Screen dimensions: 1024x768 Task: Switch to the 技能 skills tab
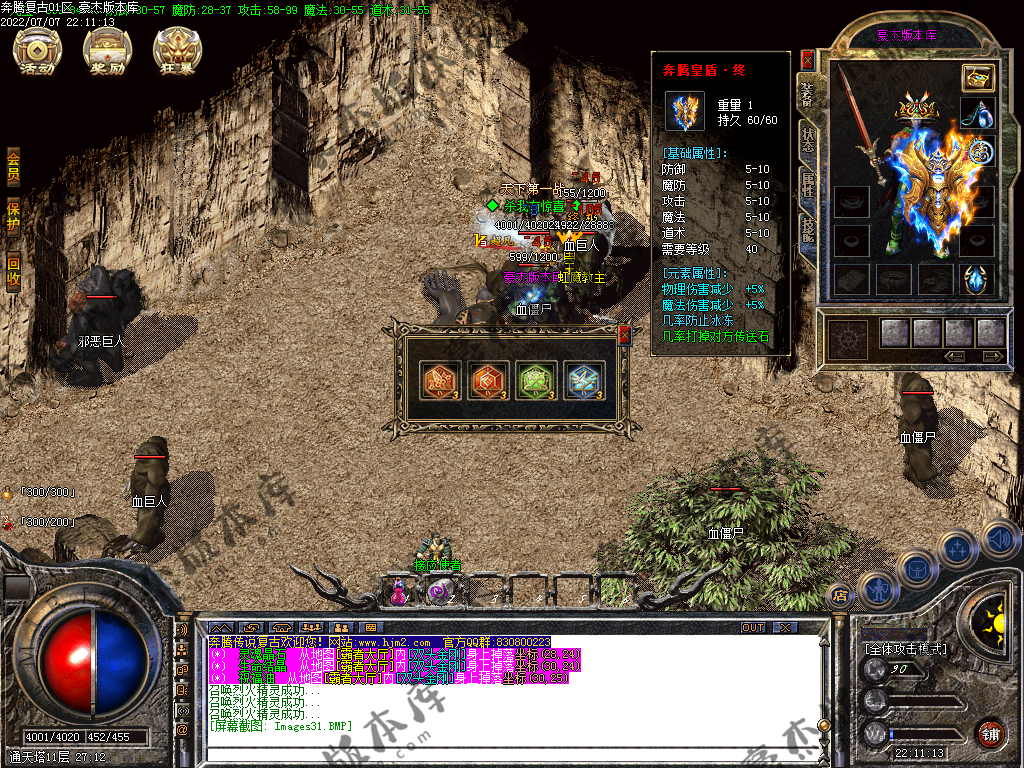coord(807,232)
